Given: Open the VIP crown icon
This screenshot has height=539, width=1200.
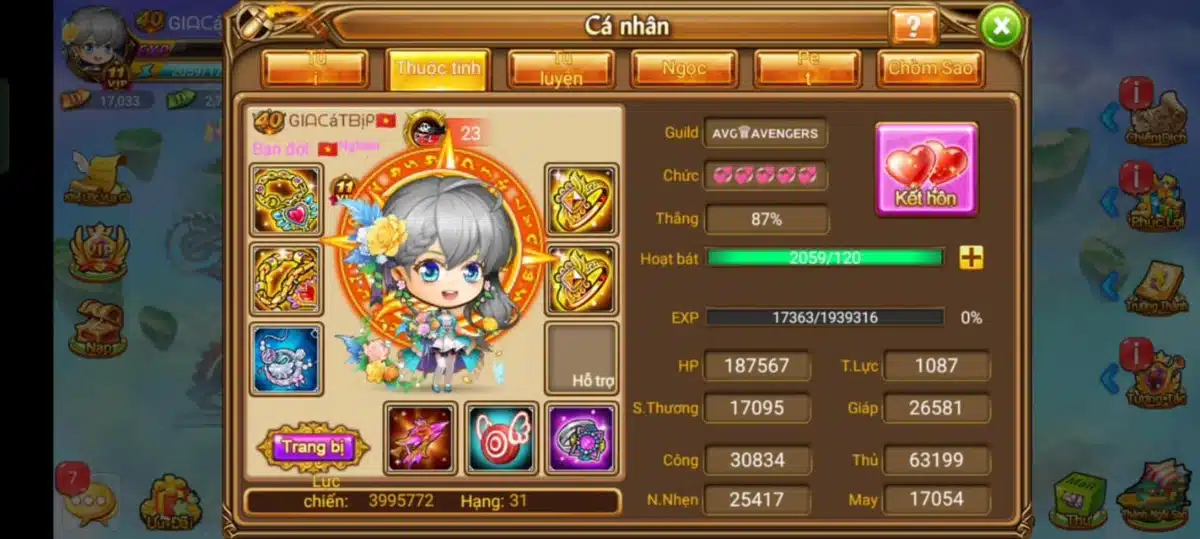Looking at the screenshot, I should point(97,251).
